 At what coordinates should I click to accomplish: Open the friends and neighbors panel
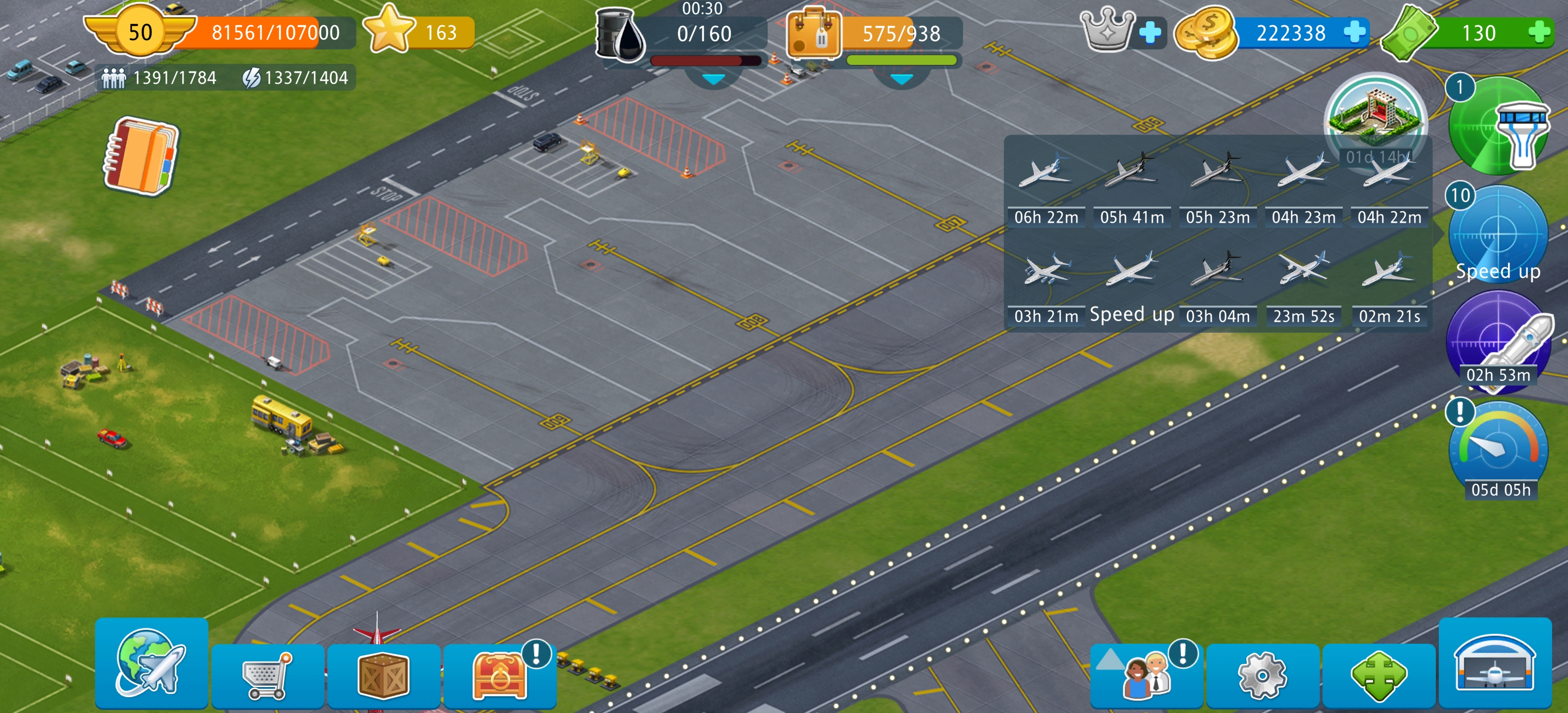click(1146, 676)
